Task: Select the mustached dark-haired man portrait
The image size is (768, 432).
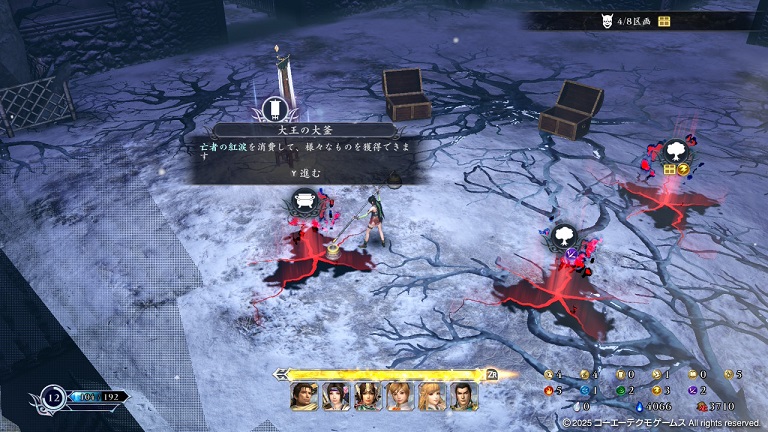Action: [x=464, y=396]
